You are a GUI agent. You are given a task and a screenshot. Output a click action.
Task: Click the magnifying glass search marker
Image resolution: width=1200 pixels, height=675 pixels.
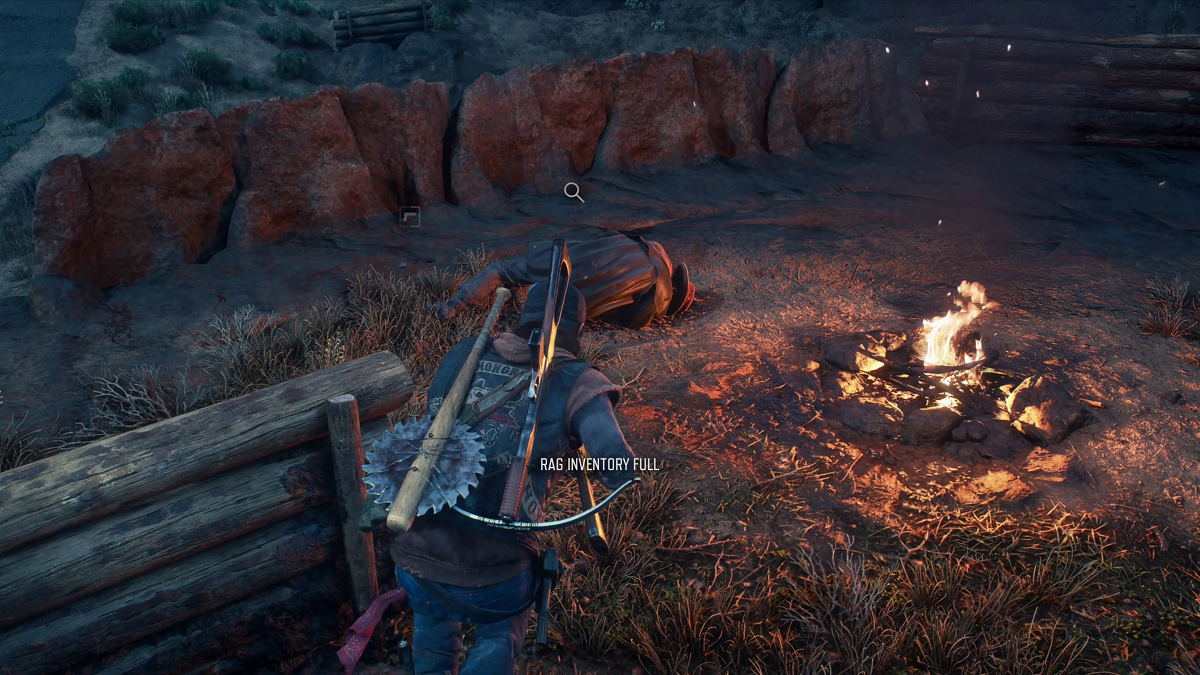573,192
